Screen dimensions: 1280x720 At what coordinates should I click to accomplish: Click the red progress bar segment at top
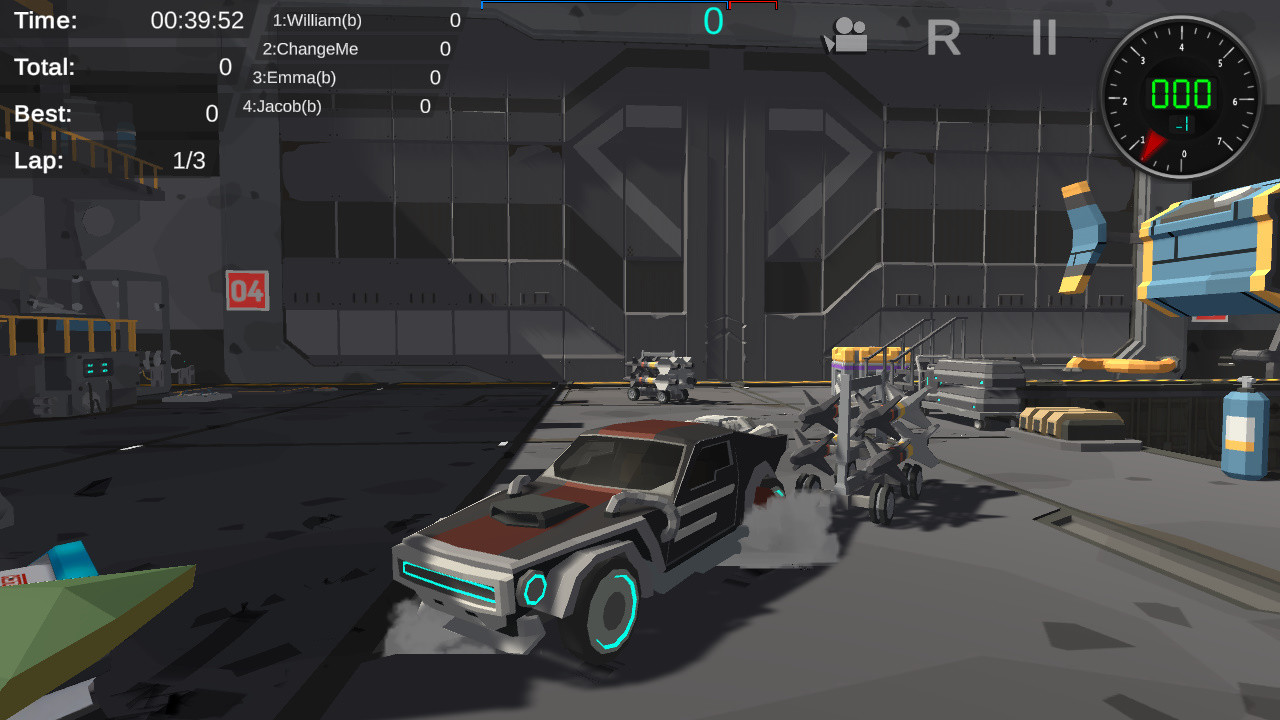pyautogui.click(x=755, y=5)
